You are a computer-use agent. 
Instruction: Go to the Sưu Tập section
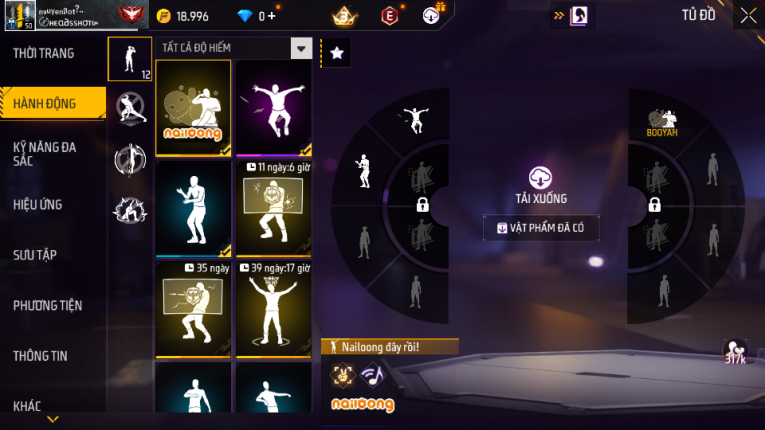(x=35, y=255)
